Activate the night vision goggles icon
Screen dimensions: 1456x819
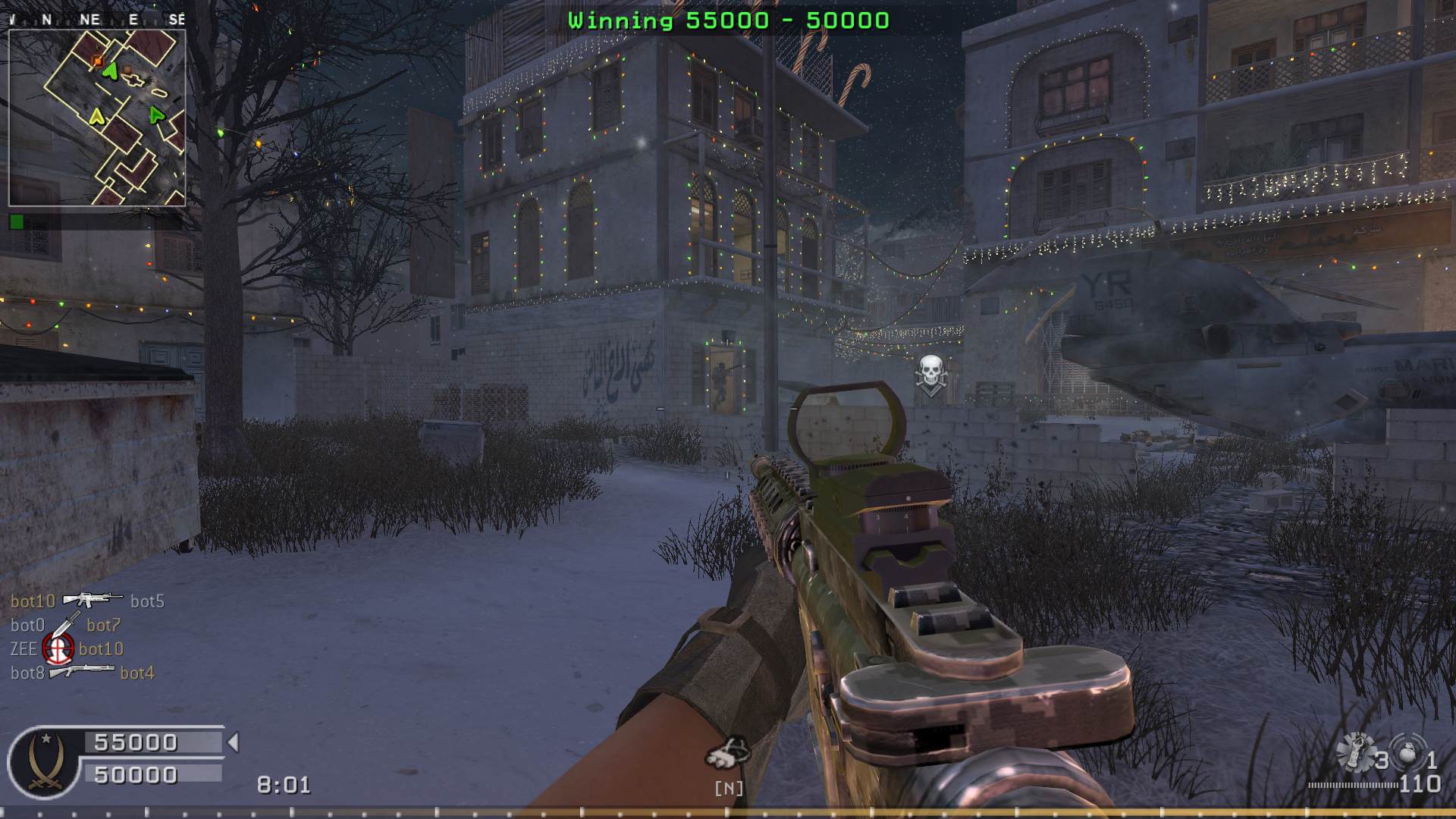point(728,753)
